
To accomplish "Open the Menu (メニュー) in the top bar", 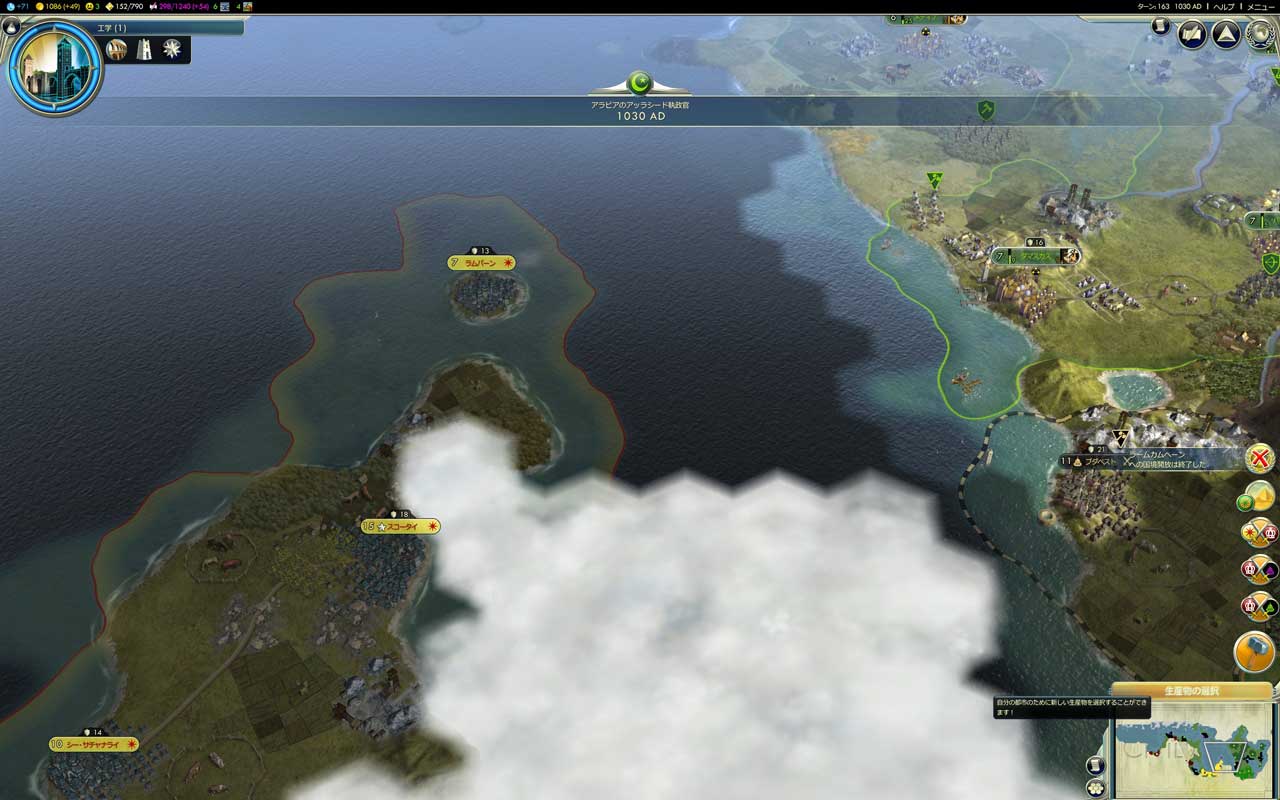I will click(1260, 6).
